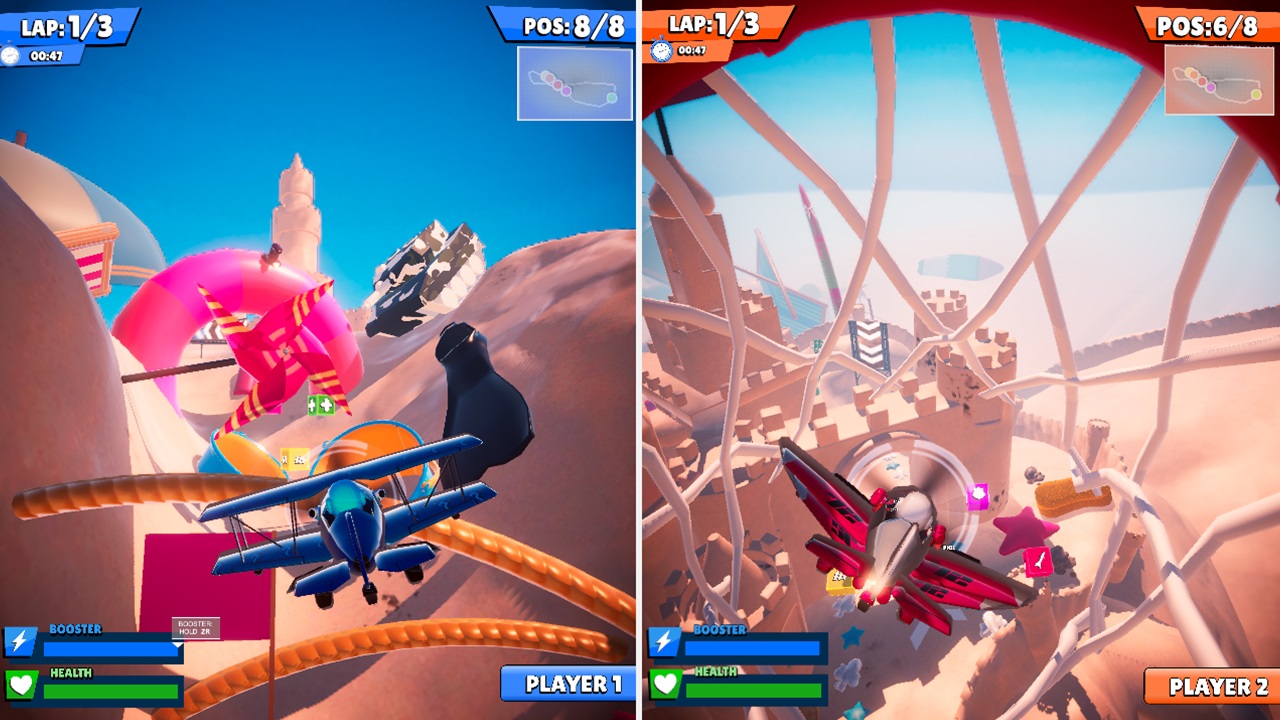Open Player 1's minimap overview
Screen dimensions: 1280x720
[x=574, y=83]
